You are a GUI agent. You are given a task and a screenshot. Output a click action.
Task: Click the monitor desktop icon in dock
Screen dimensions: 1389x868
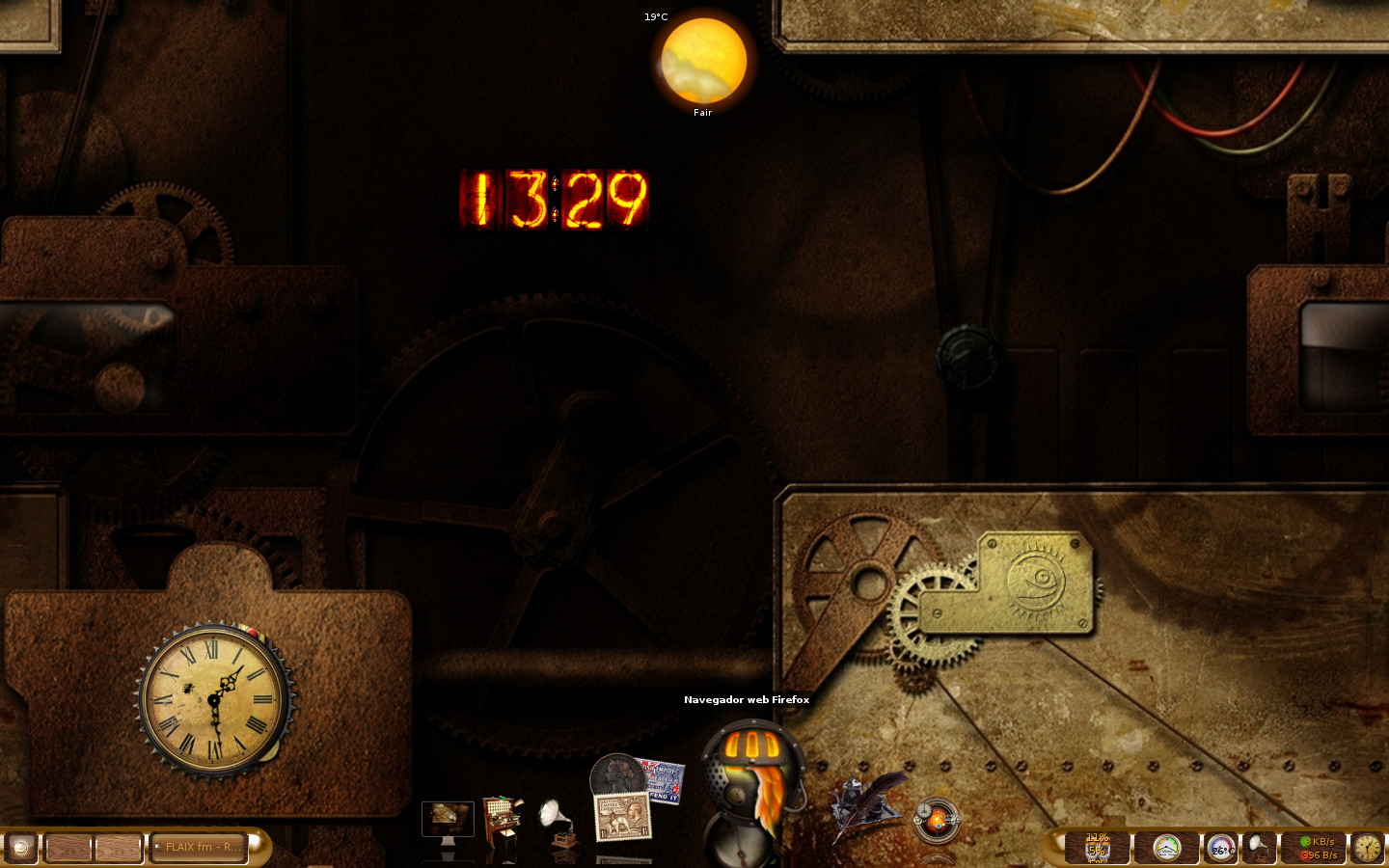[x=448, y=822]
